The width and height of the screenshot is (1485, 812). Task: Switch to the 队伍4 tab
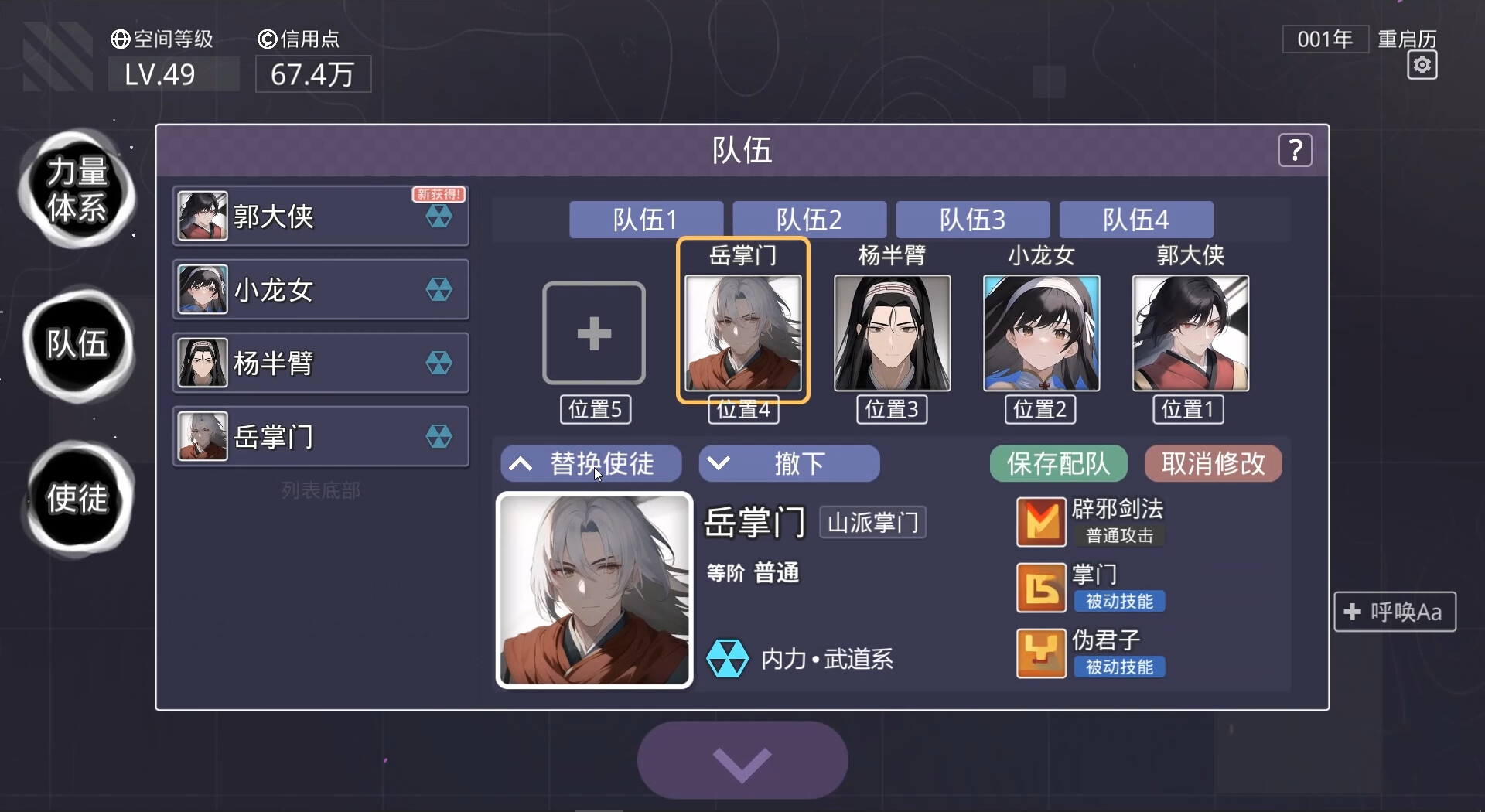(1135, 220)
